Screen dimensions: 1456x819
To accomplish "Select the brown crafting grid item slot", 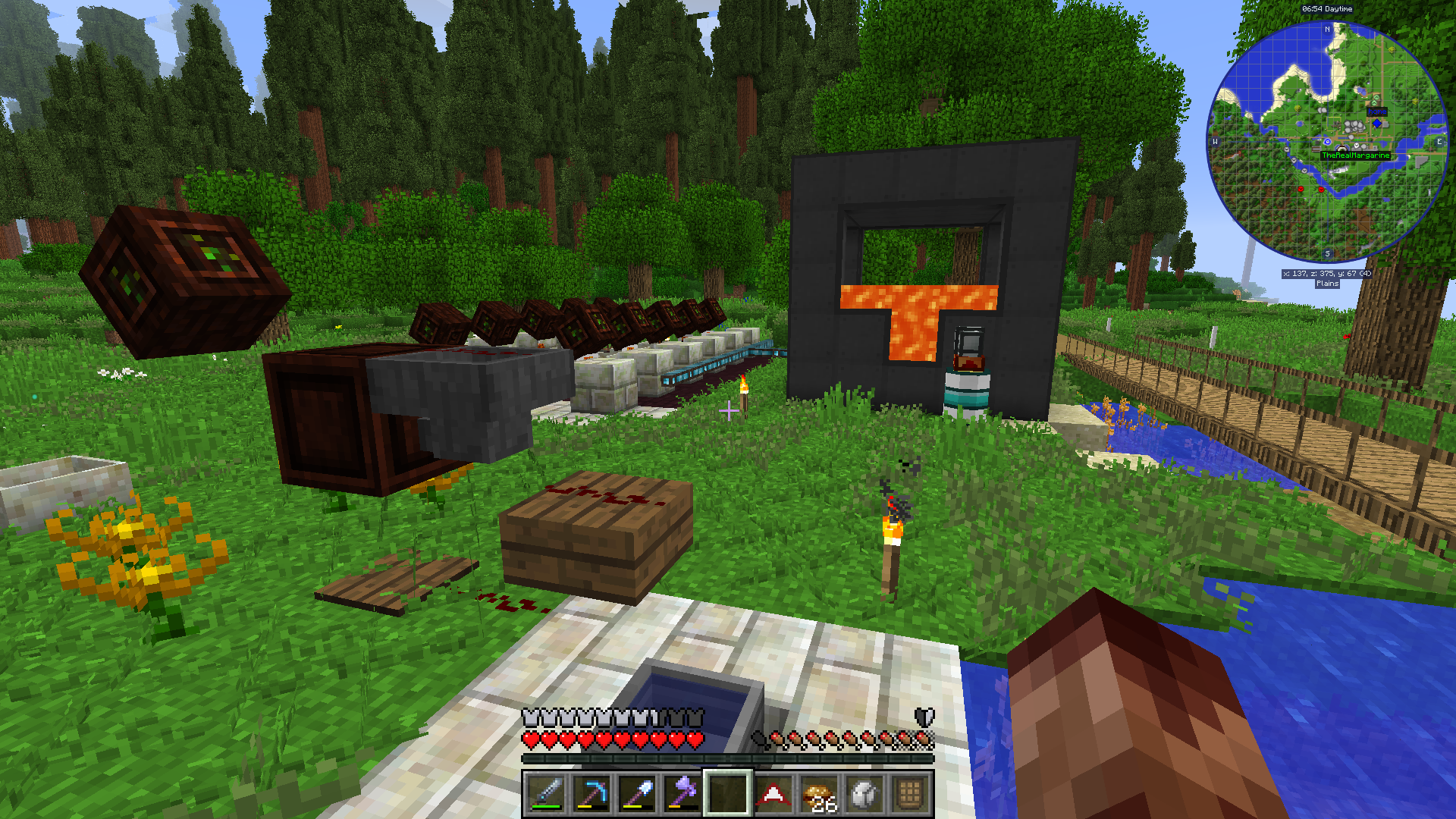I will 910,794.
